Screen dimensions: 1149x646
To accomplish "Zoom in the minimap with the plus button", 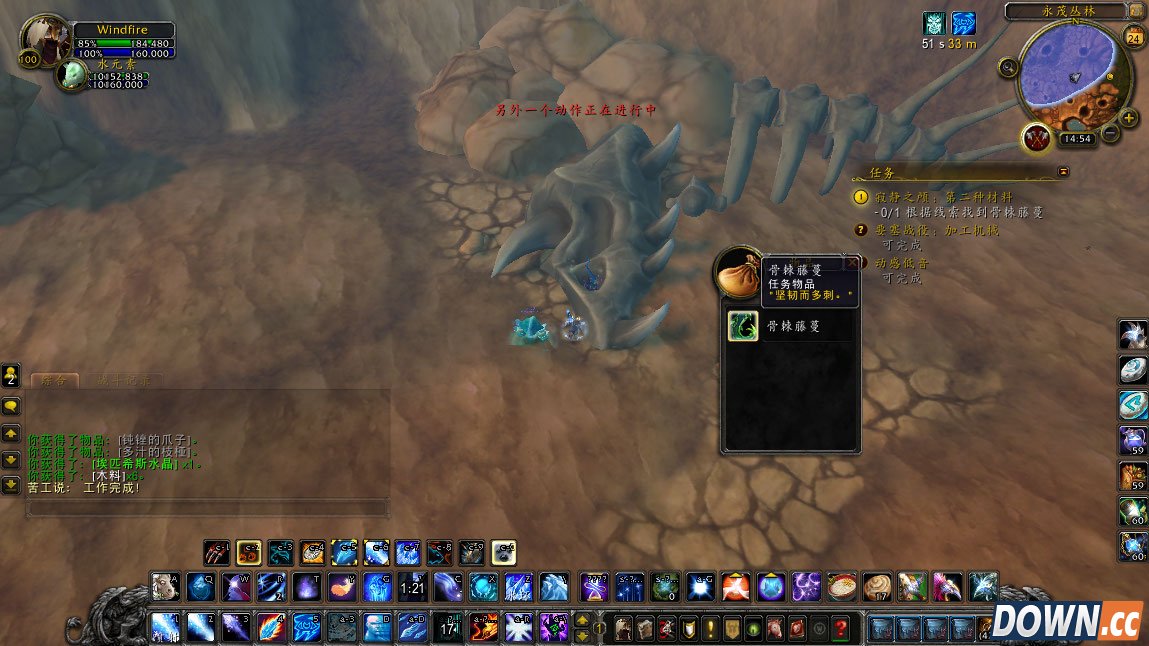I will tap(1129, 118).
